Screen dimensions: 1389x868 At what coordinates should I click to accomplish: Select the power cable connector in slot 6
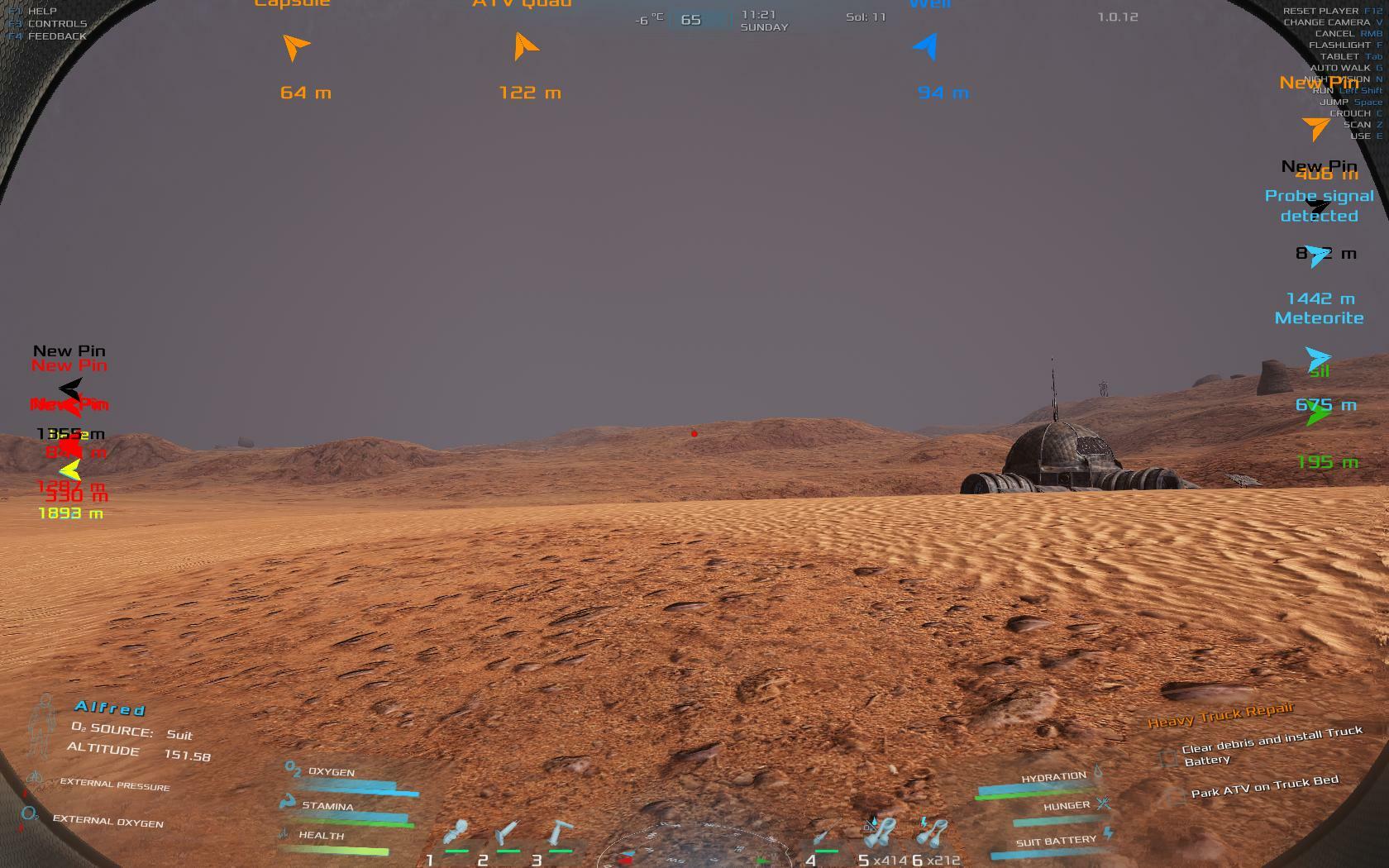pyautogui.click(x=933, y=832)
